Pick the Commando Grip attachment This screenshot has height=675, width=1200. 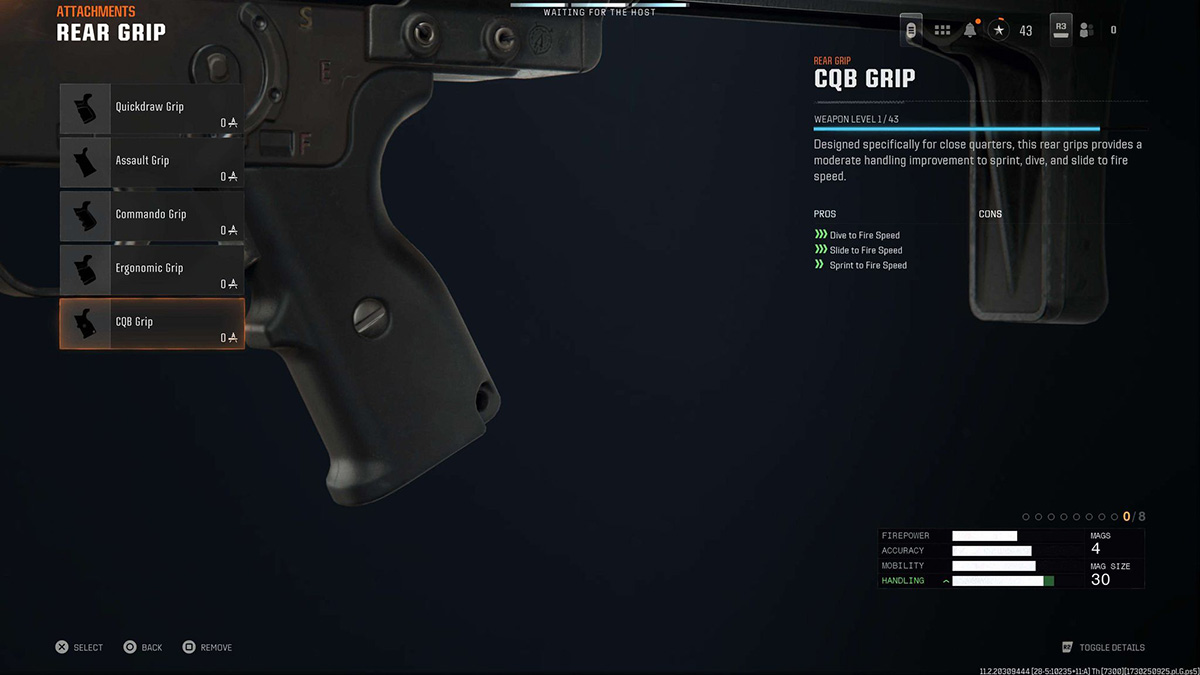coord(151,216)
